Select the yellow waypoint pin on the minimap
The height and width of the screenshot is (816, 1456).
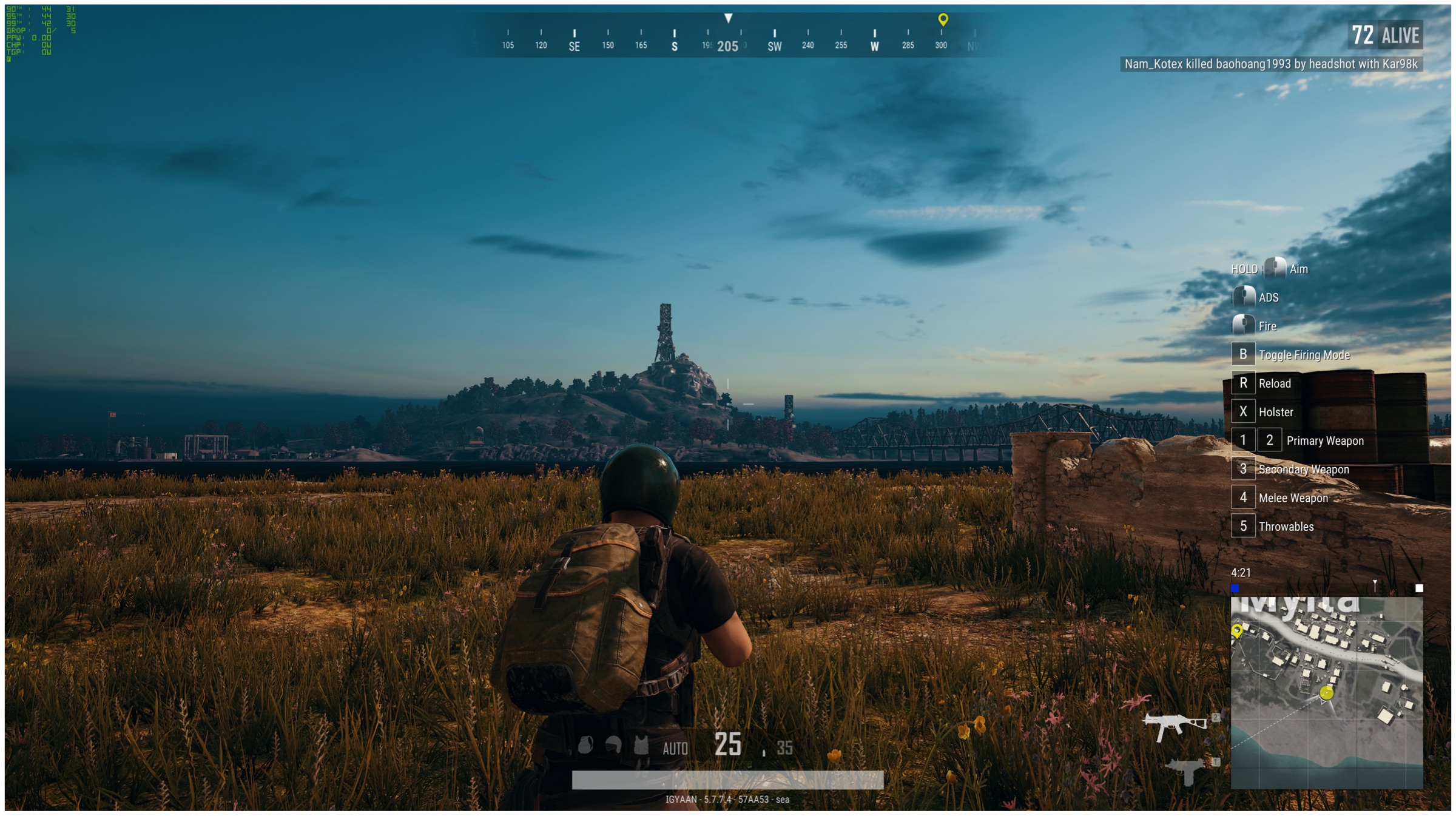click(1237, 632)
